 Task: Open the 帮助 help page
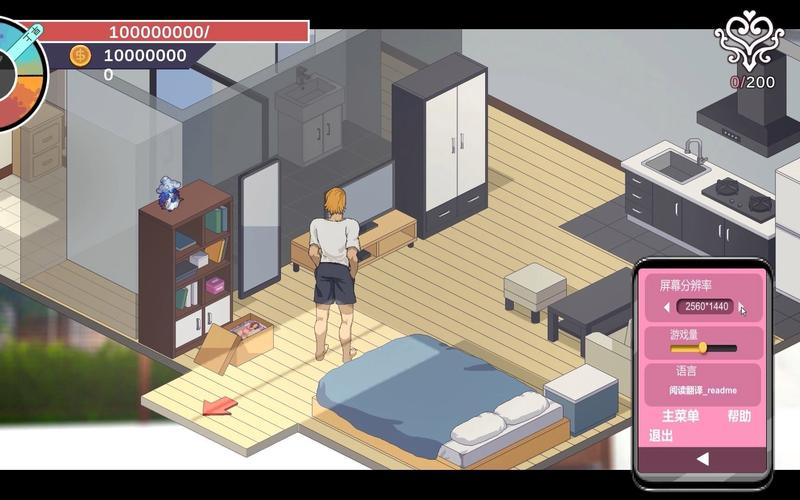point(739,416)
